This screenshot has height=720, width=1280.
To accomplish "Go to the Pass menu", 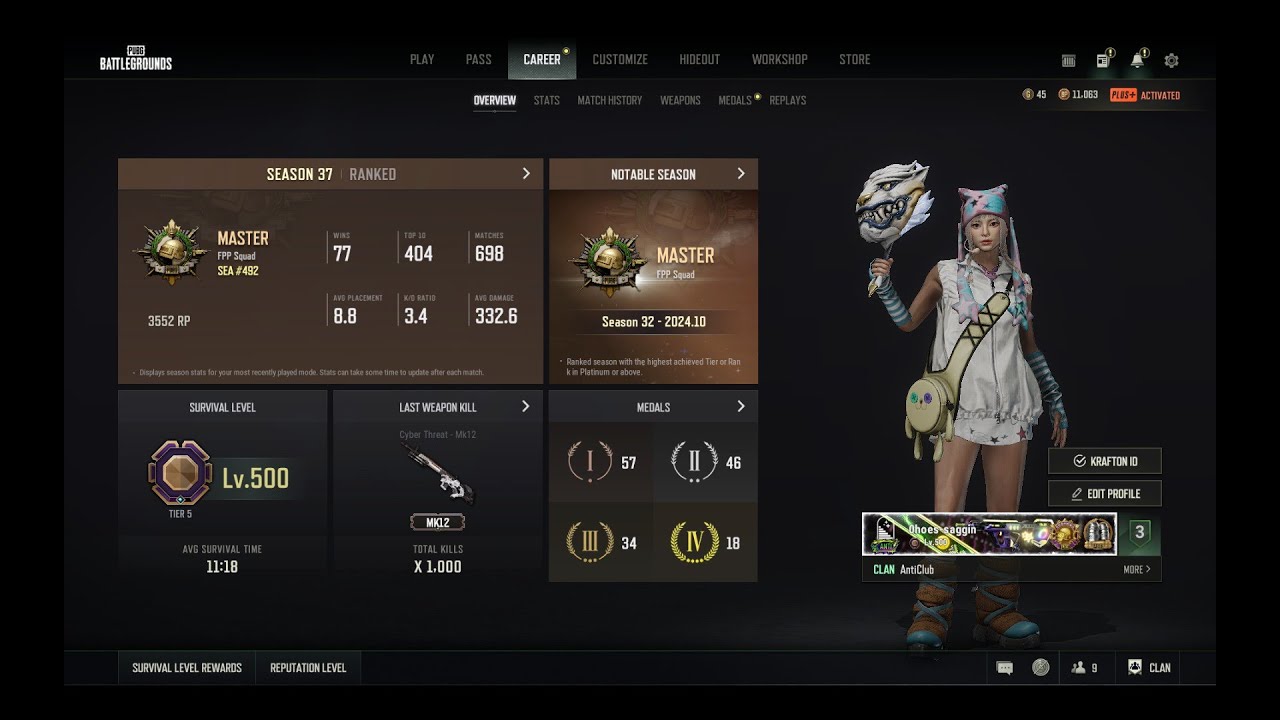I will click(x=478, y=60).
